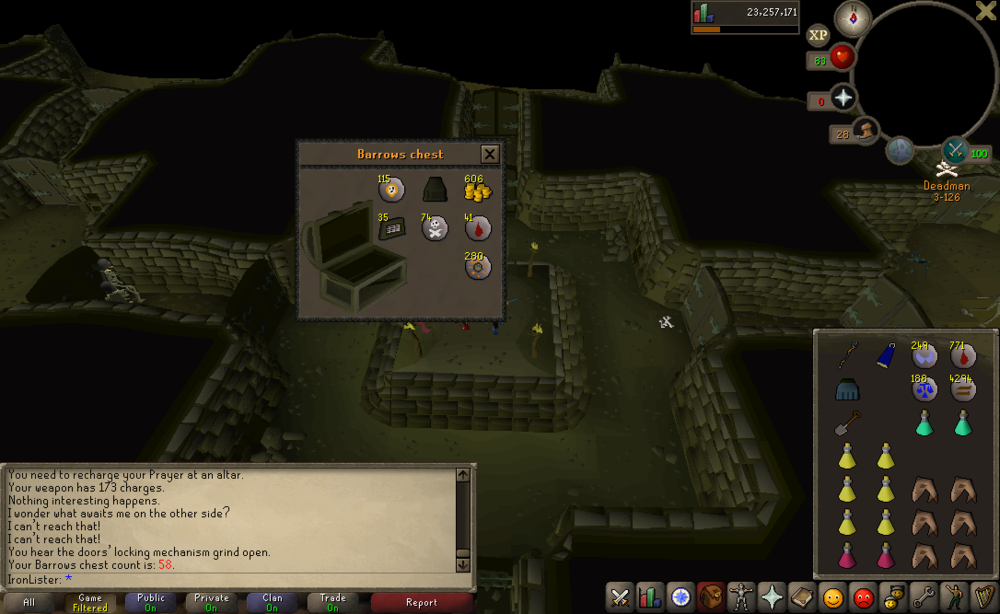
Task: Click the Report button
Action: (421, 603)
